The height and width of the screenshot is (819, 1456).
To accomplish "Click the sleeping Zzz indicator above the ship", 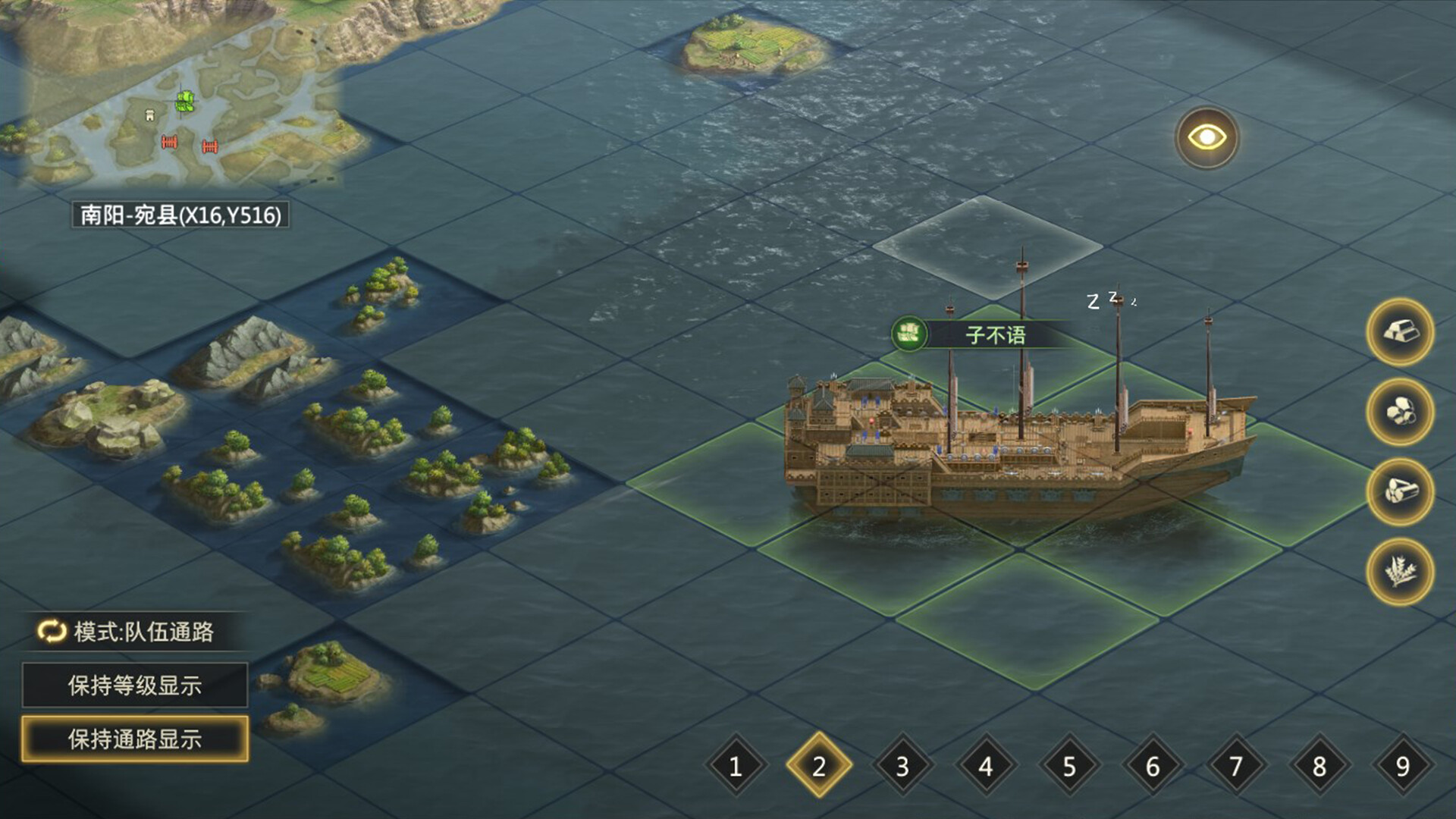I will [x=1107, y=302].
